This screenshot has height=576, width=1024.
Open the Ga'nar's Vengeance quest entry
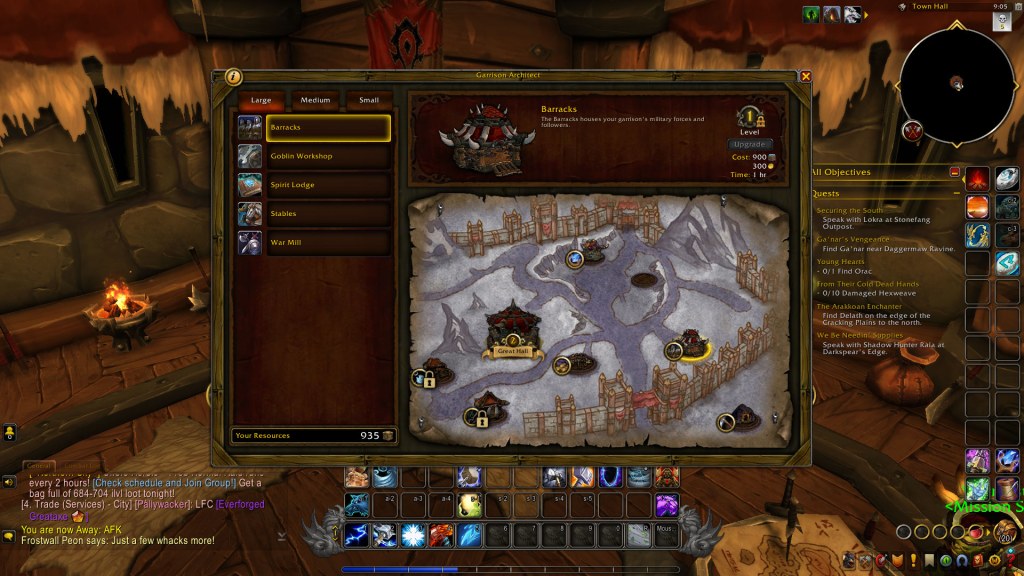[852, 240]
